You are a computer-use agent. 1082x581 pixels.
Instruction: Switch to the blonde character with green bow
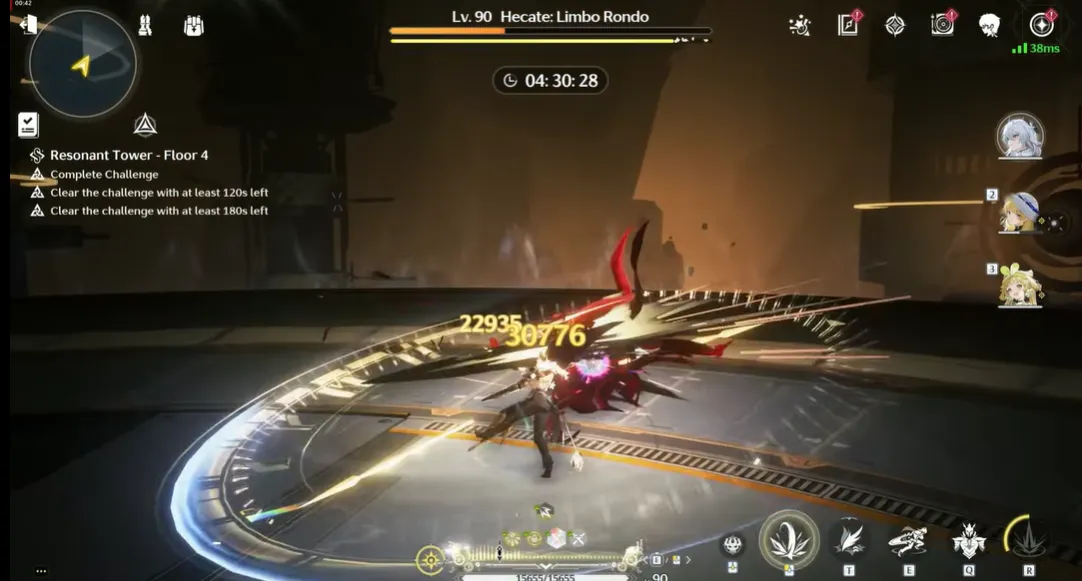click(x=1019, y=287)
